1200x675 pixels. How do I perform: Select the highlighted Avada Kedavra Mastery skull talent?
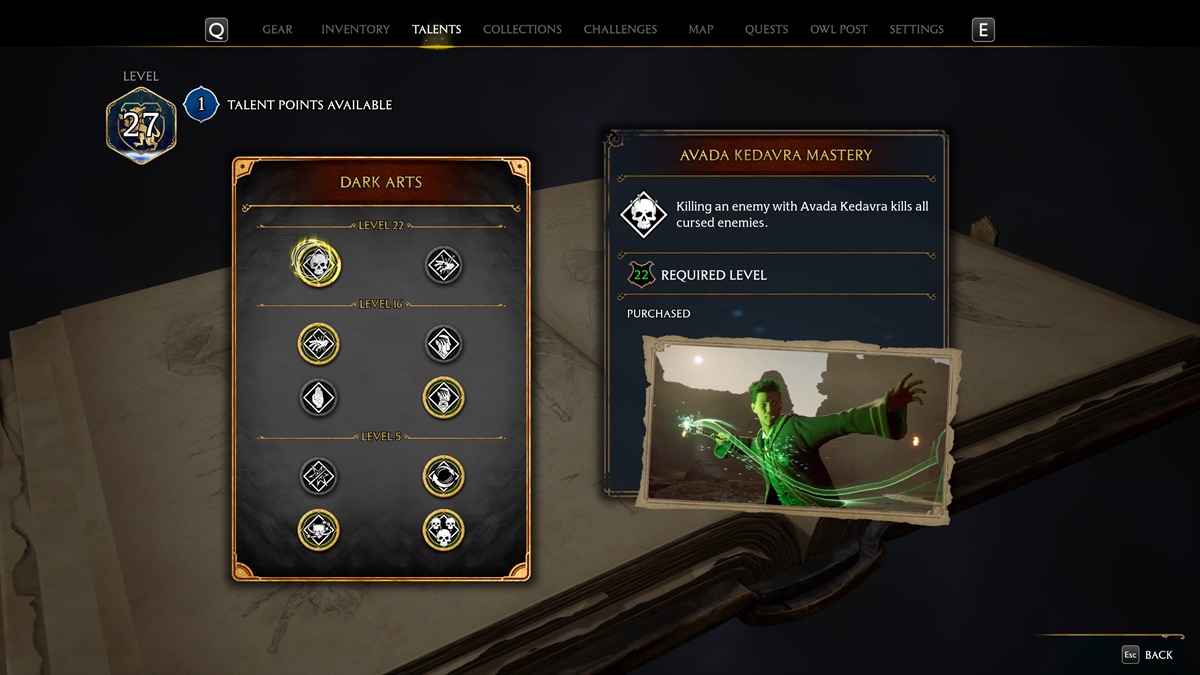tap(318, 264)
